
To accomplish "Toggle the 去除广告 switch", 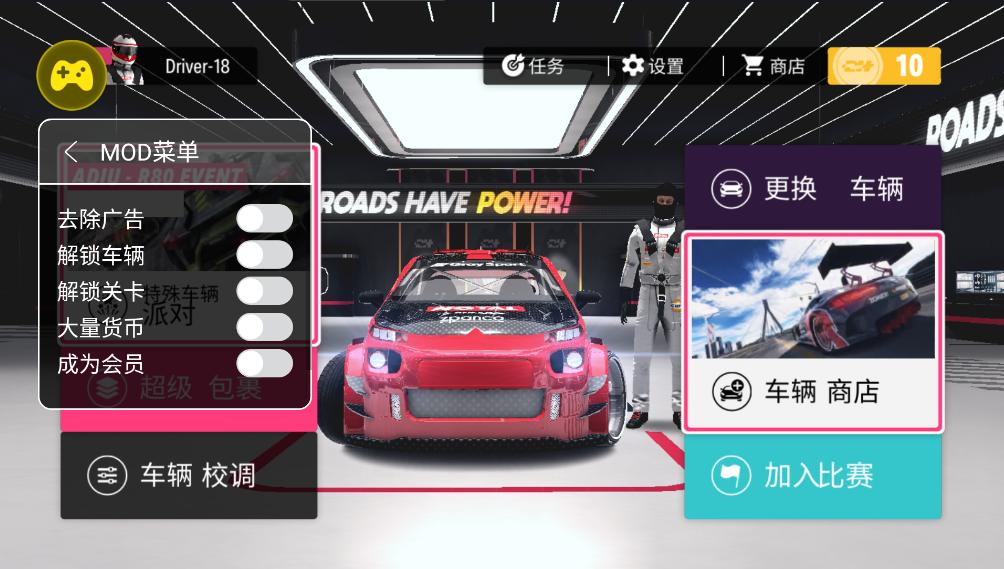I will point(264,218).
